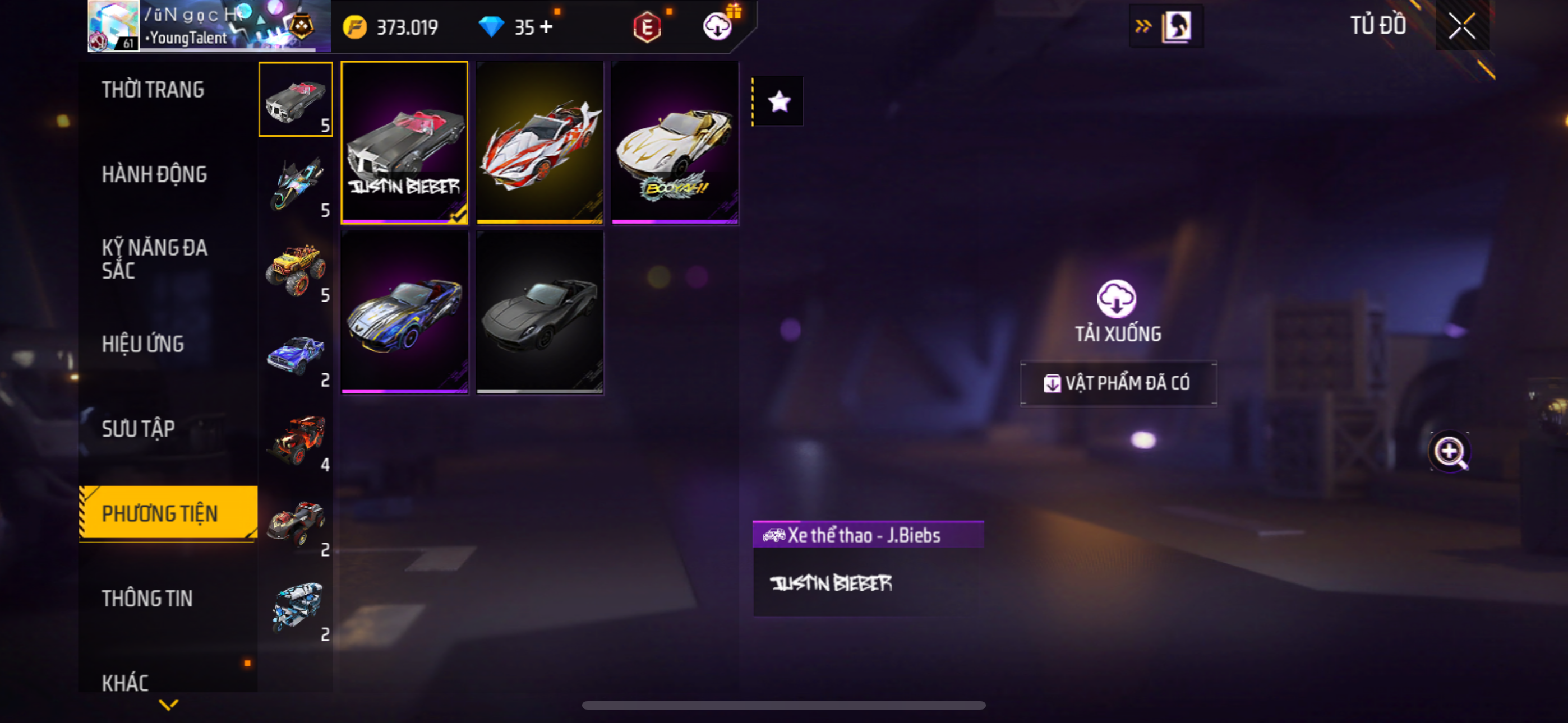Select Kỹ Năng Đa Sắc category
The height and width of the screenshot is (723, 1568).
(154, 258)
